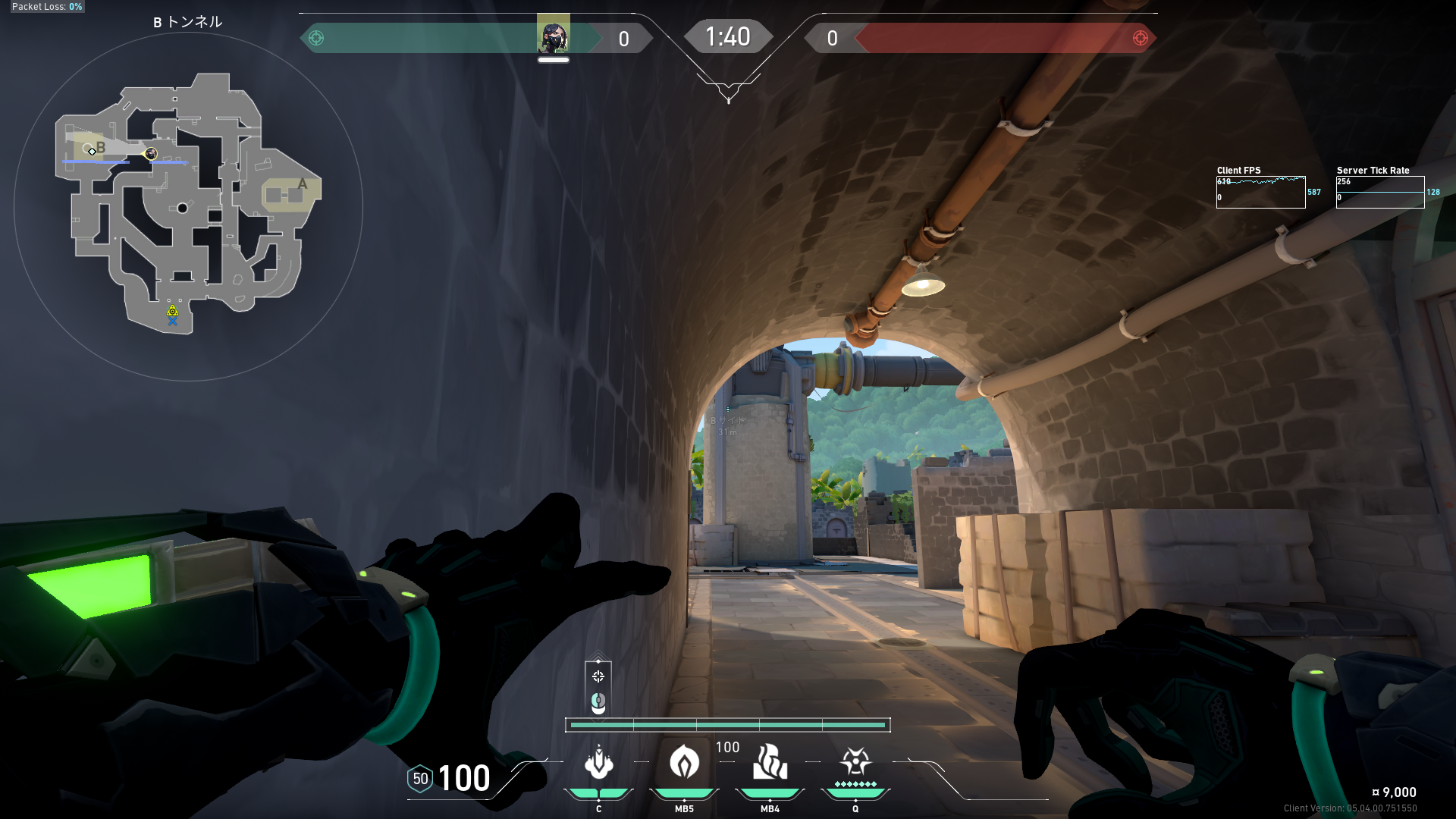Activate the Poison Cloud ability on MB5
This screenshot has height=819, width=1456.
click(684, 763)
